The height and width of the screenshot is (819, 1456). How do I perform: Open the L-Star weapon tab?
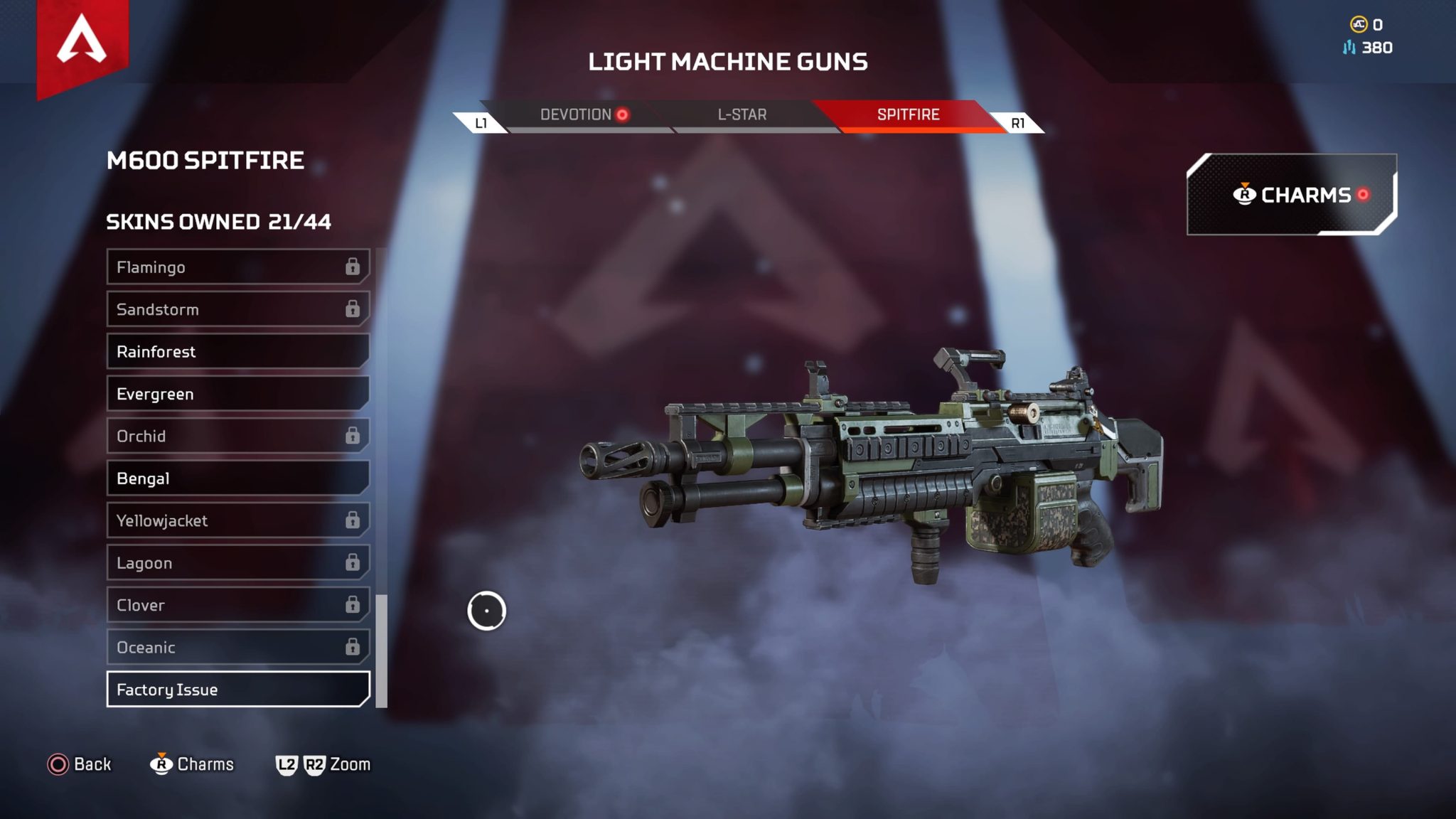click(742, 115)
